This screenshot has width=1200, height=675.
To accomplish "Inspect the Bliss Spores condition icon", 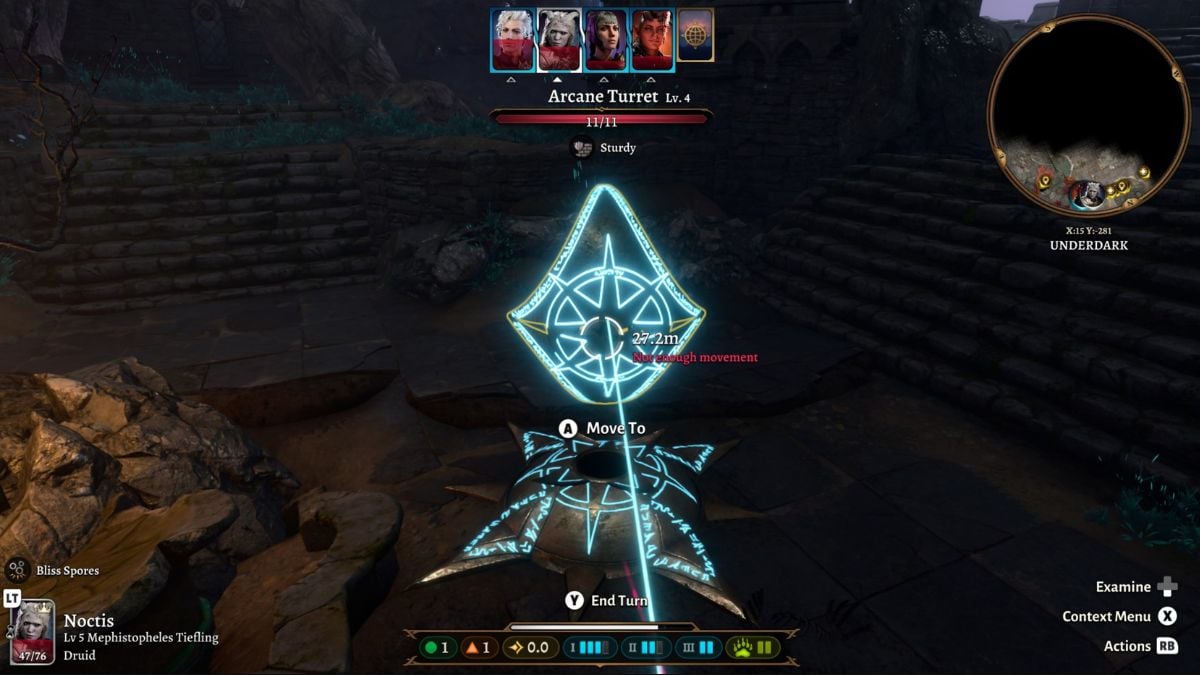I will click(17, 570).
